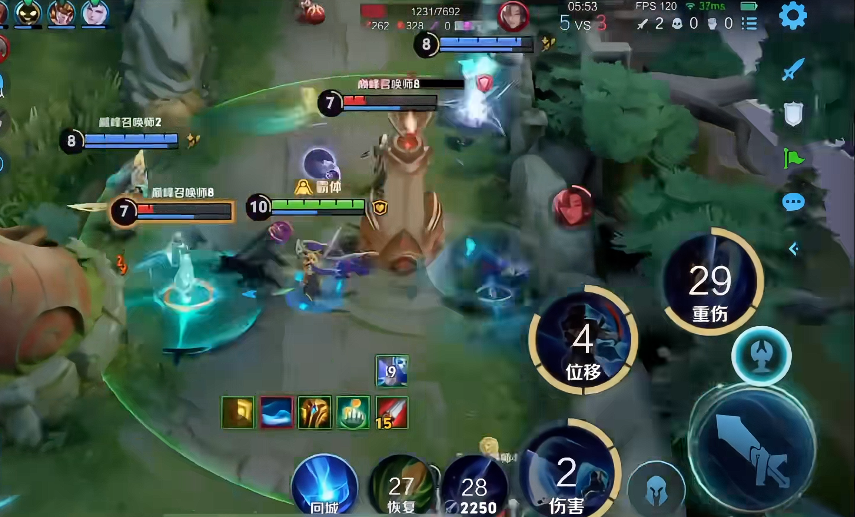Screen dimensions: 855x517
Task: Open the quick chat bubble
Action: [793, 202]
